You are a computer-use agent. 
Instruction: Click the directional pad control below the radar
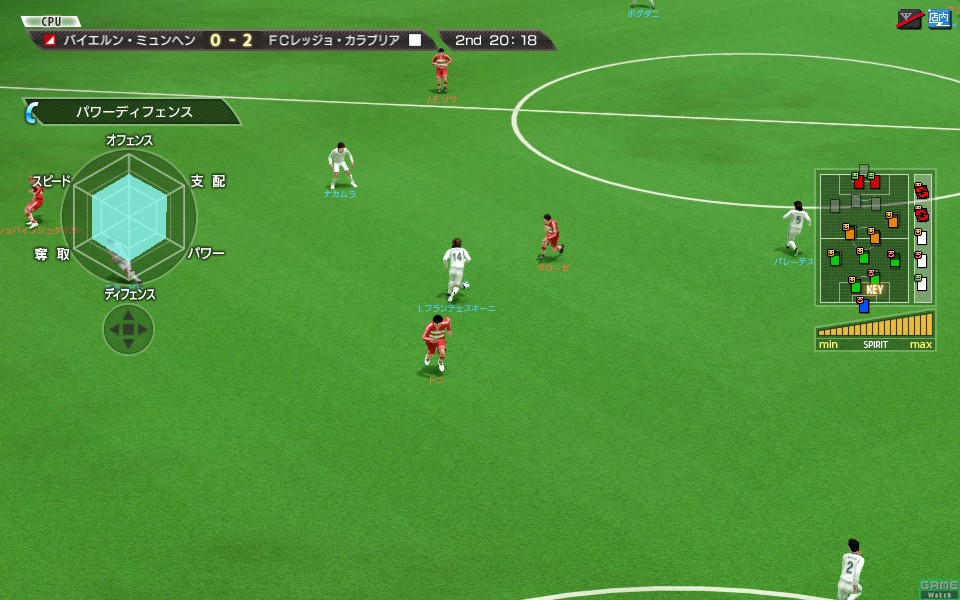(128, 328)
